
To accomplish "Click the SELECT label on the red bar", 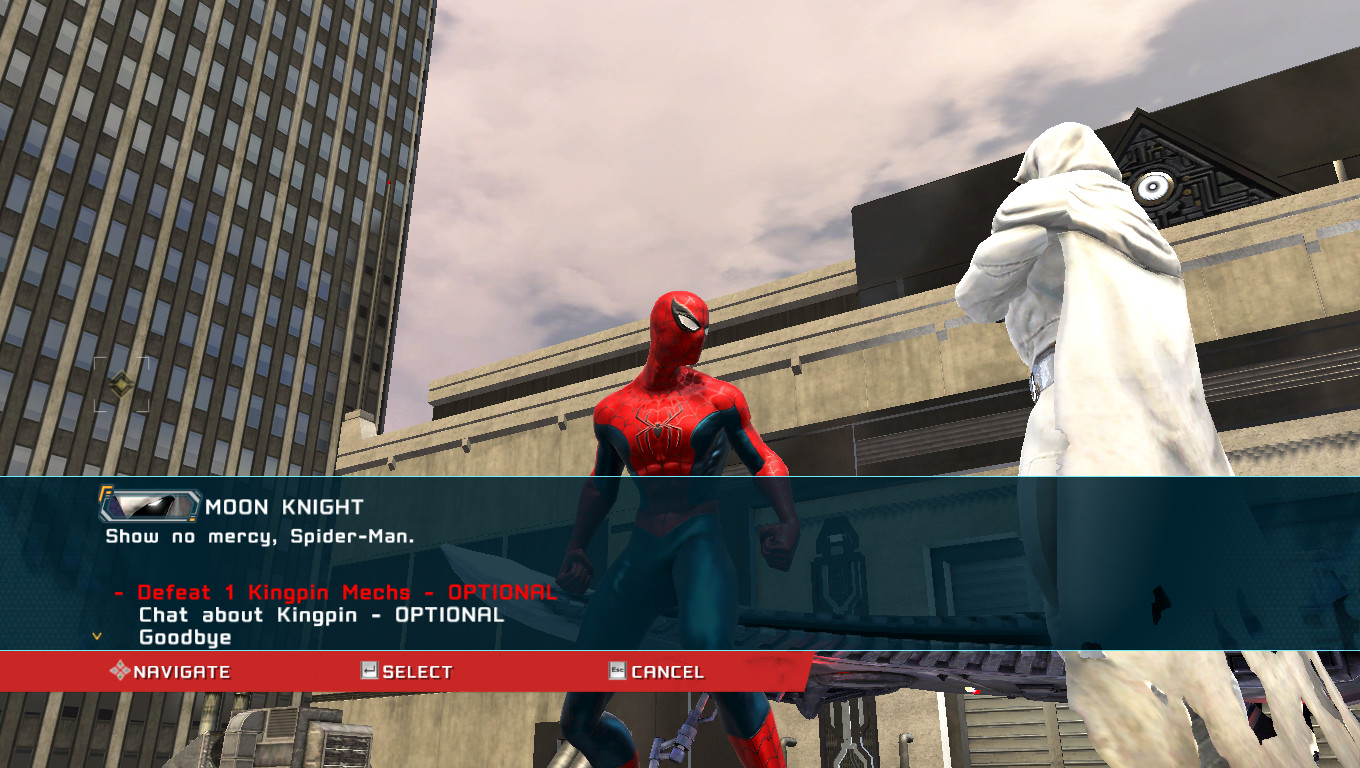I will 416,671.
